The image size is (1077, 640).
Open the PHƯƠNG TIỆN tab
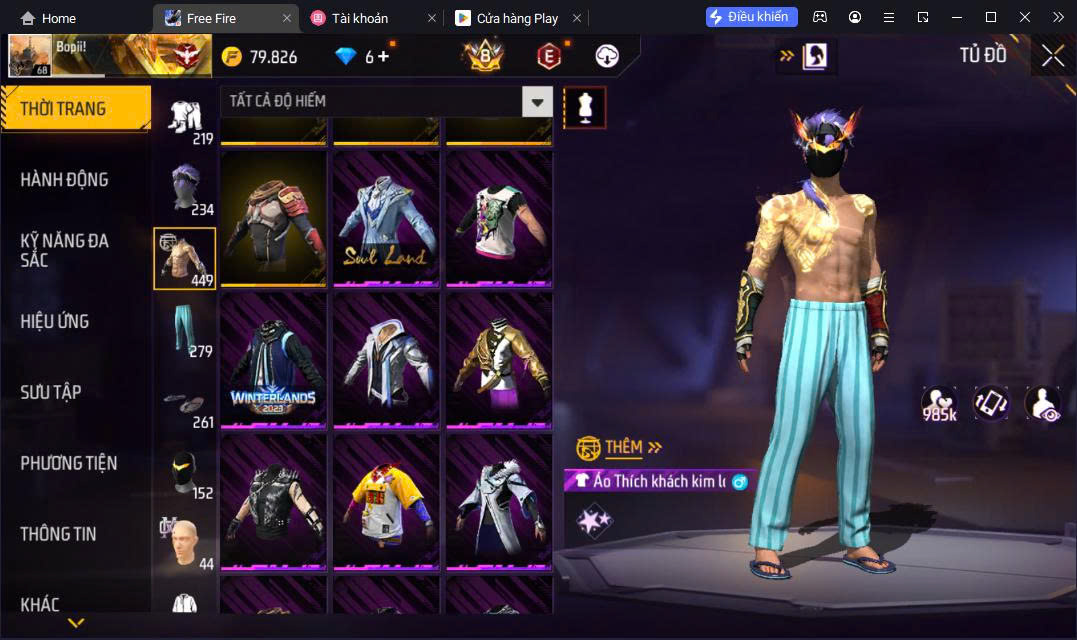[x=69, y=463]
